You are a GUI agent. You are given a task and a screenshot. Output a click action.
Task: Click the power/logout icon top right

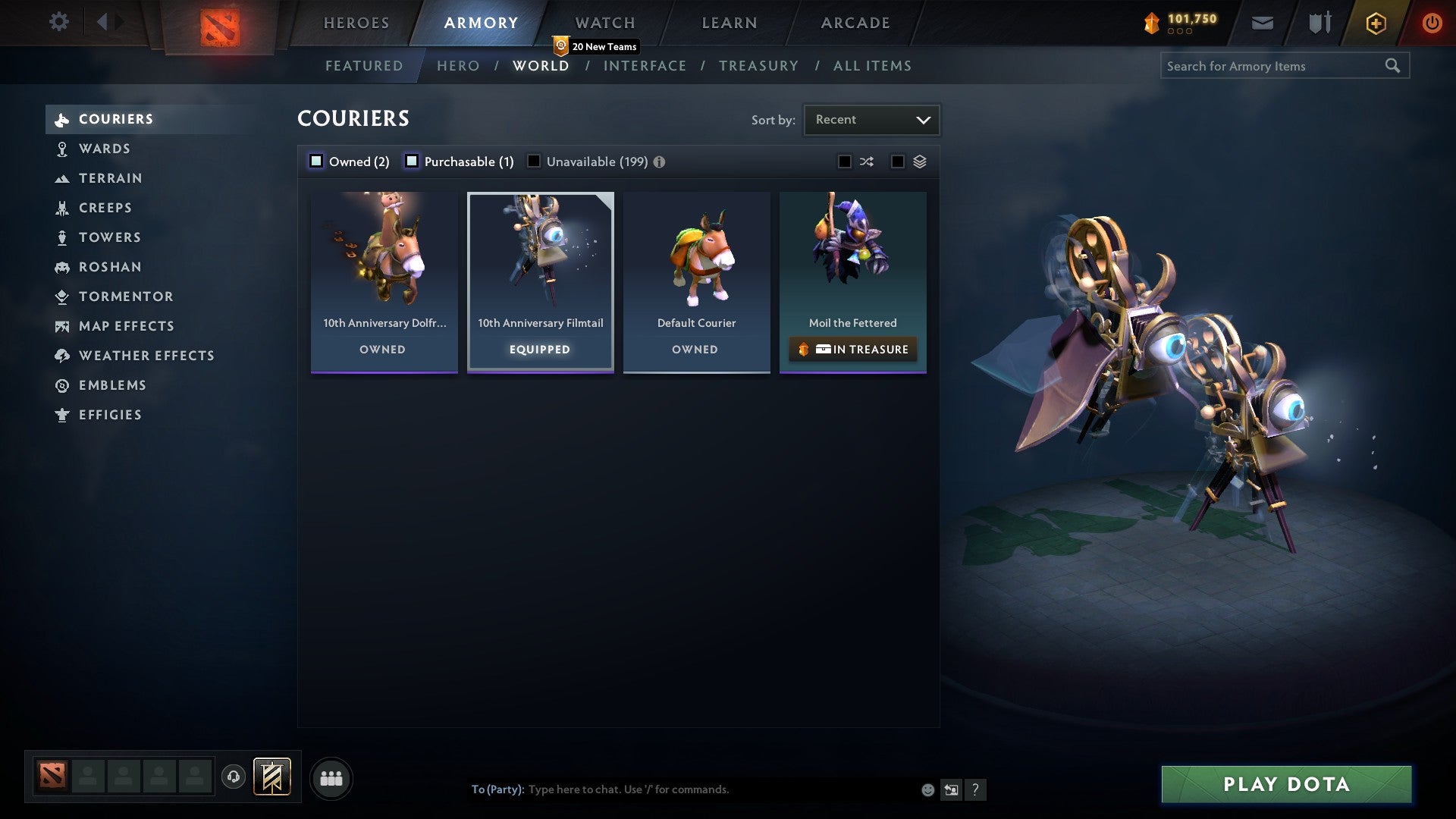tap(1432, 23)
